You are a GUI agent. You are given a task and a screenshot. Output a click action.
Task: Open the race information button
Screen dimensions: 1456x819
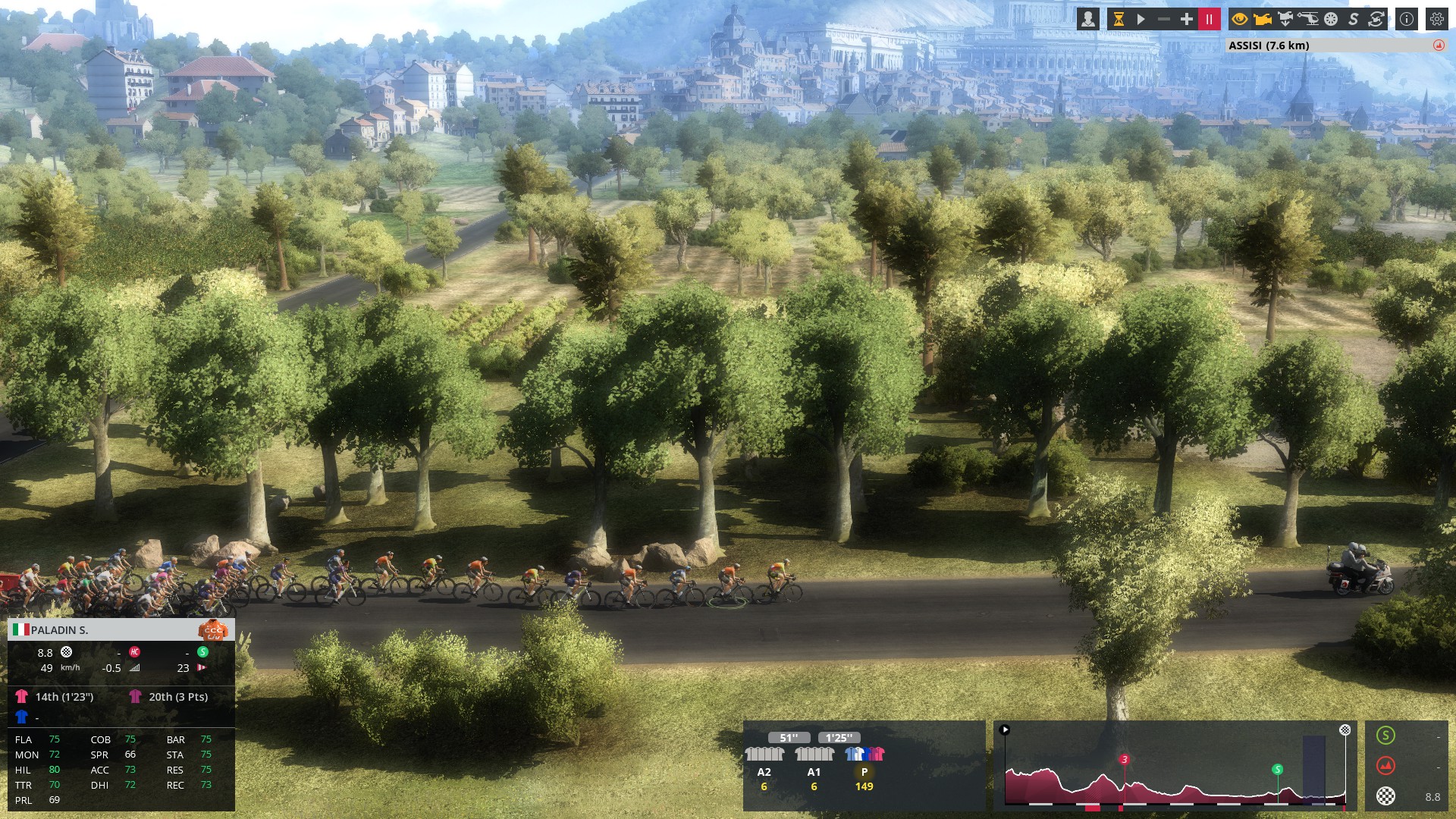pyautogui.click(x=1407, y=20)
